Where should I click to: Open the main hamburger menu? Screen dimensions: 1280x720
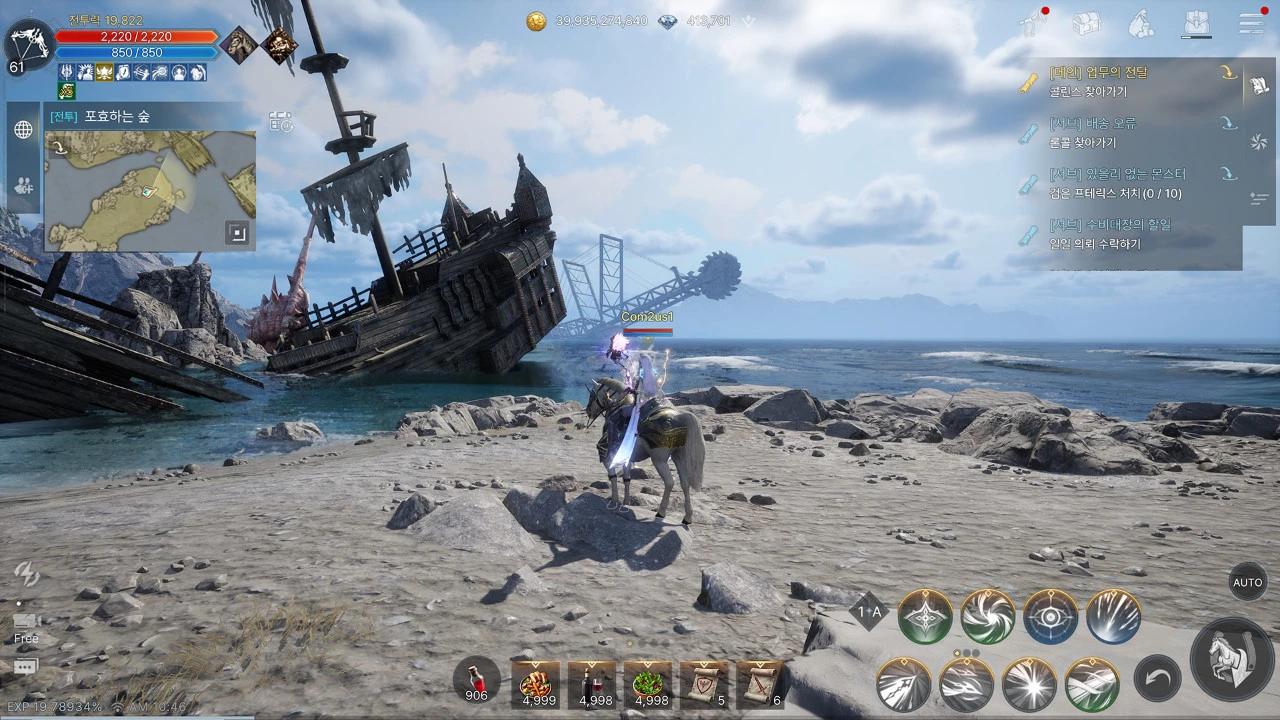coord(1251,22)
